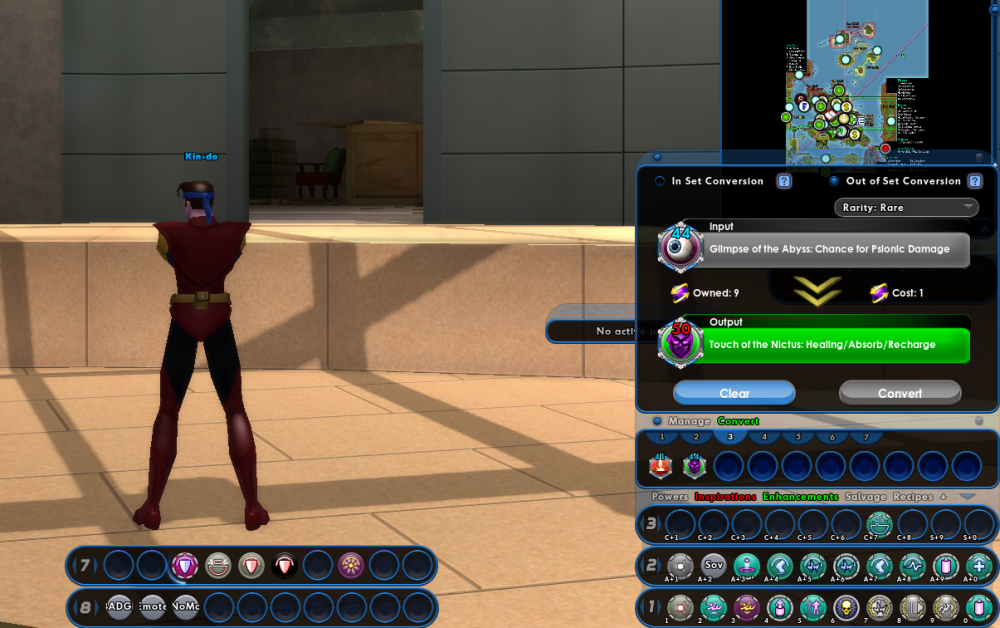The image size is (1000, 628).
Task: Activate the Emote macro button
Action: pyautogui.click(x=152, y=607)
